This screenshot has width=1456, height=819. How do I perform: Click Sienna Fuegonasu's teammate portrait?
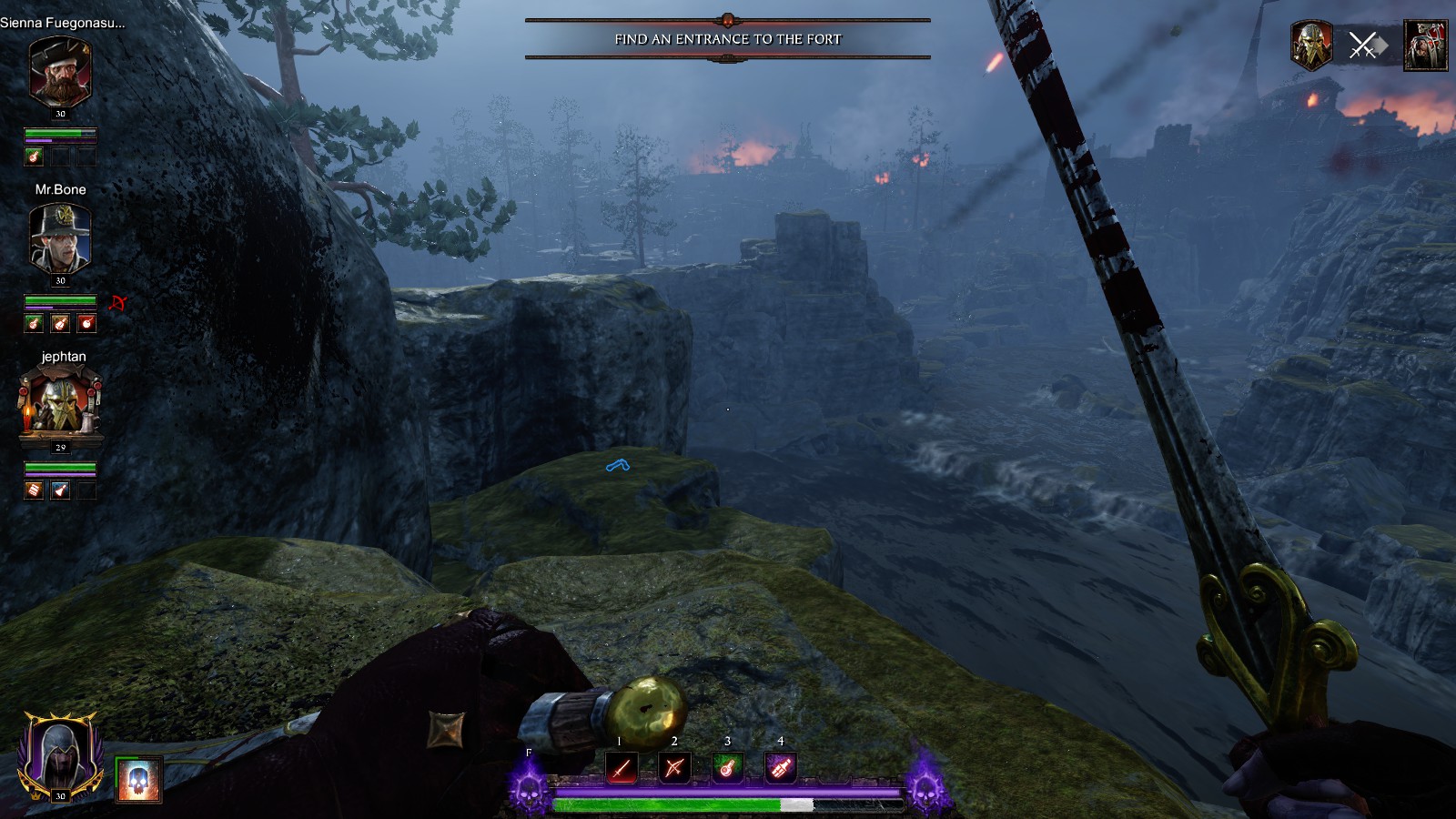[x=60, y=73]
